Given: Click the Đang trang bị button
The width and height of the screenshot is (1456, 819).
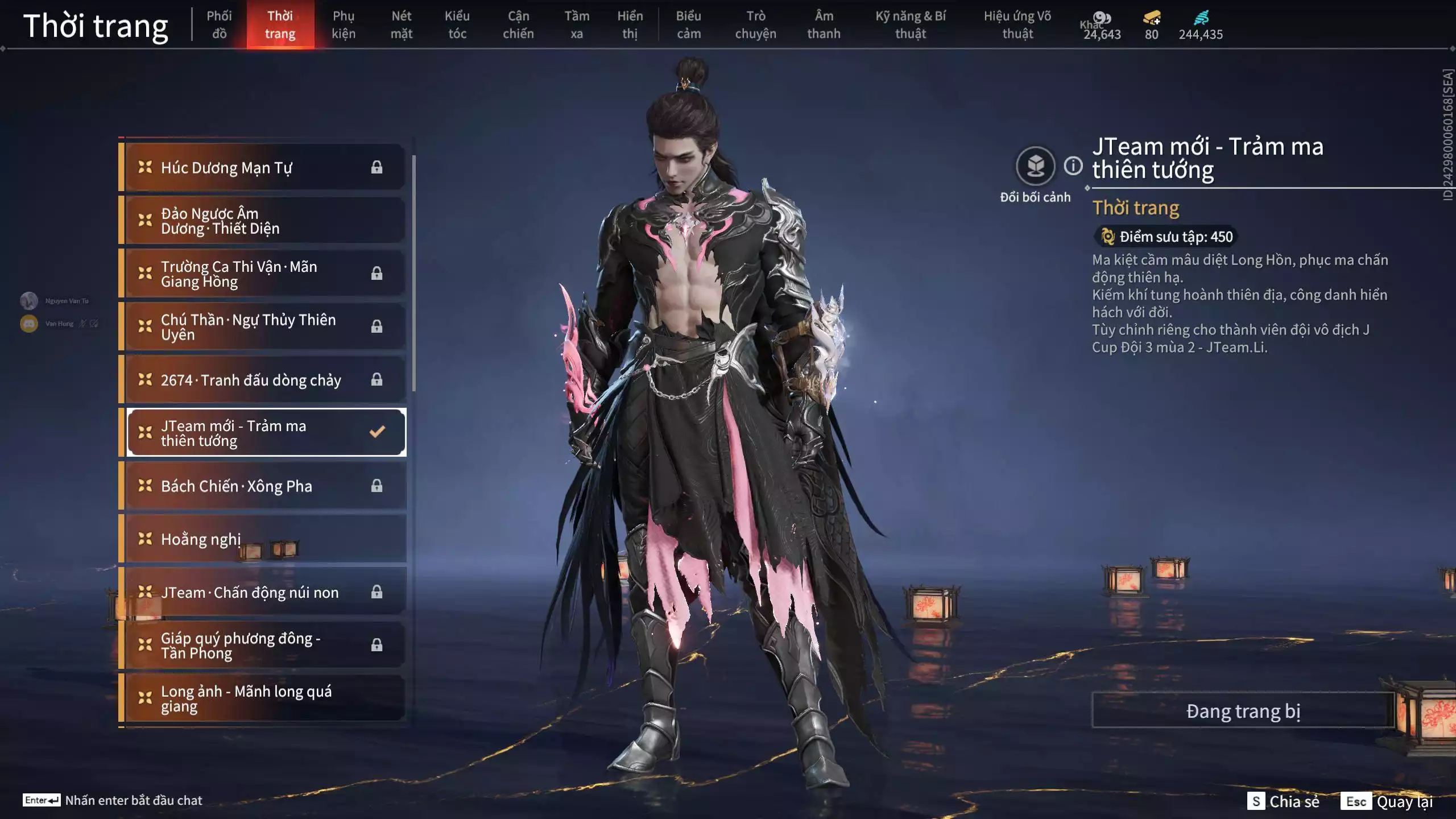Looking at the screenshot, I should [1243, 710].
